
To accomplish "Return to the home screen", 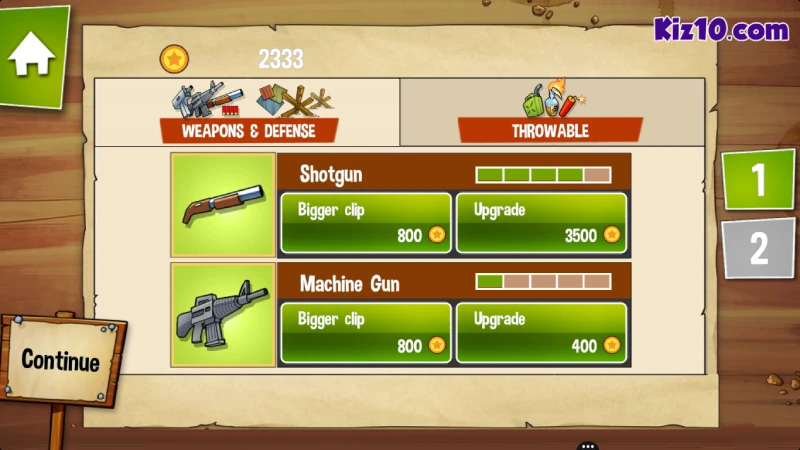I will [32, 54].
